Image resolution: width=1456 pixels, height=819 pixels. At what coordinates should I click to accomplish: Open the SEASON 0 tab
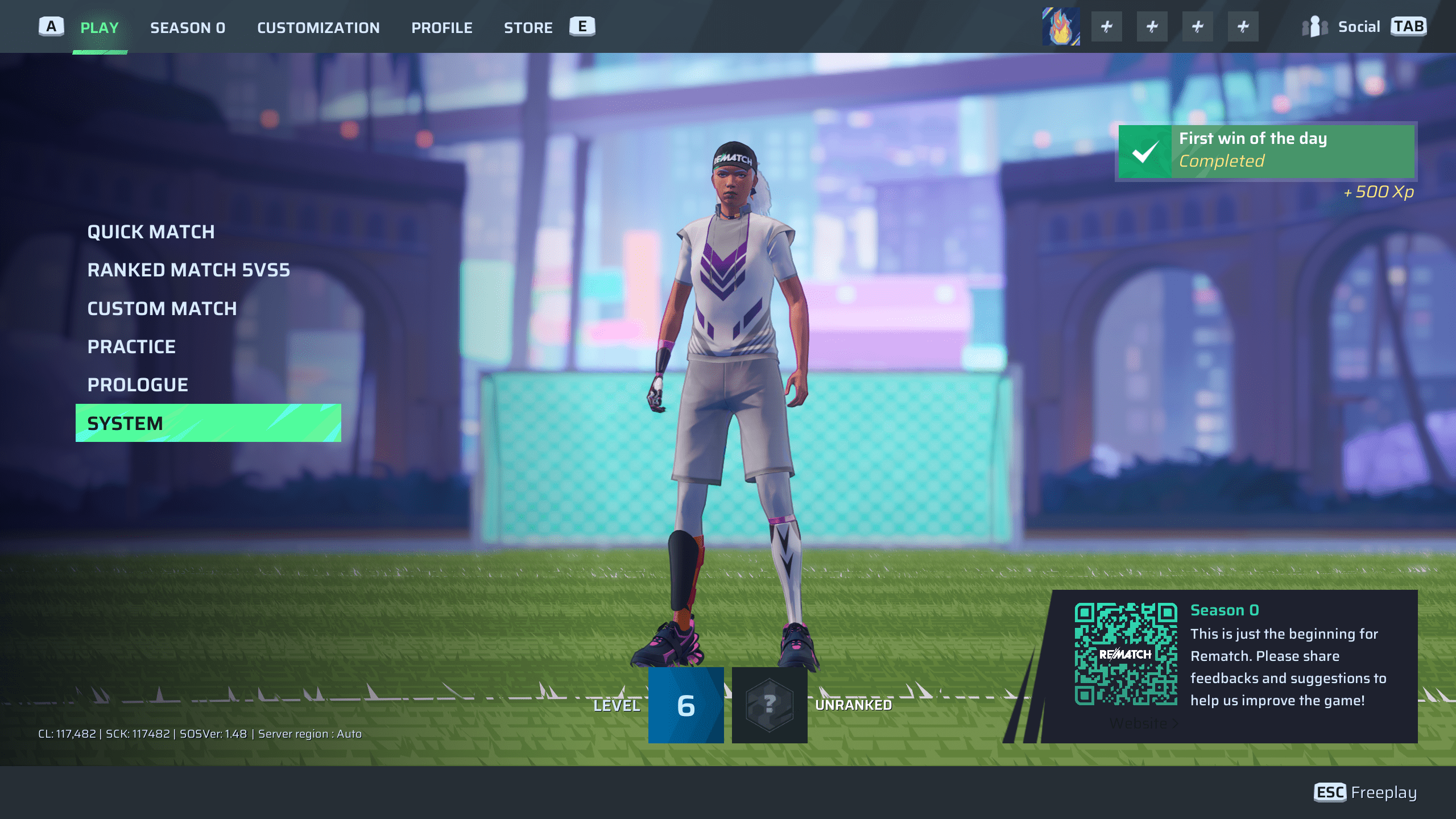(x=188, y=27)
